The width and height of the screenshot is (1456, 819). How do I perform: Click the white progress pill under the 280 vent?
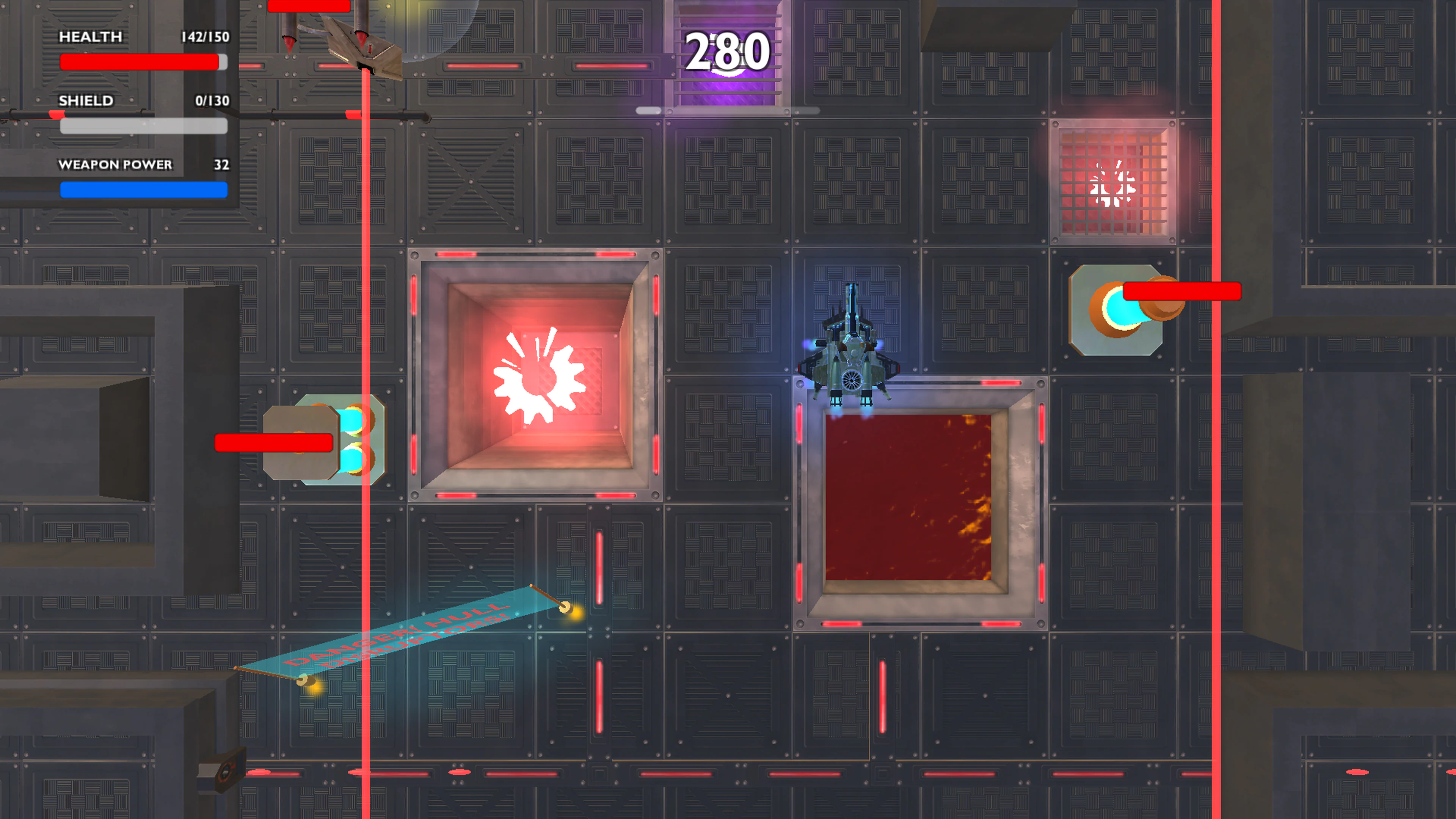click(728, 111)
